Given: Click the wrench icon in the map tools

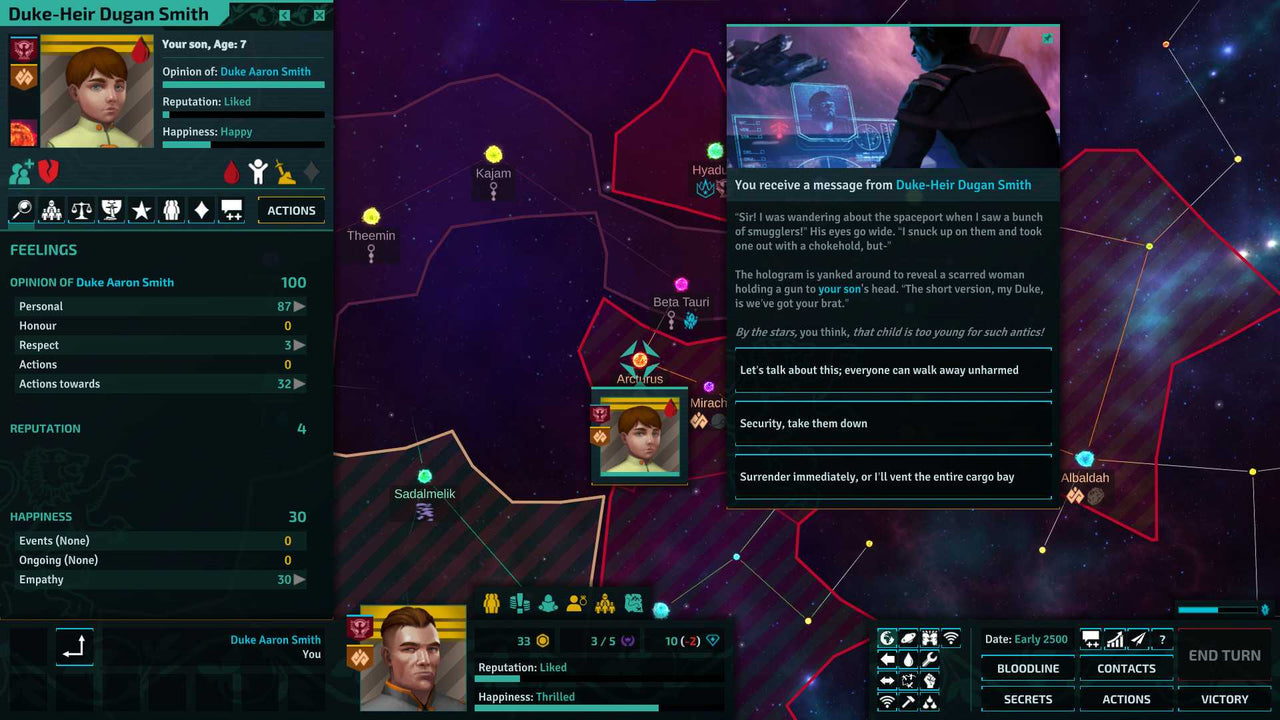Looking at the screenshot, I should (x=930, y=658).
